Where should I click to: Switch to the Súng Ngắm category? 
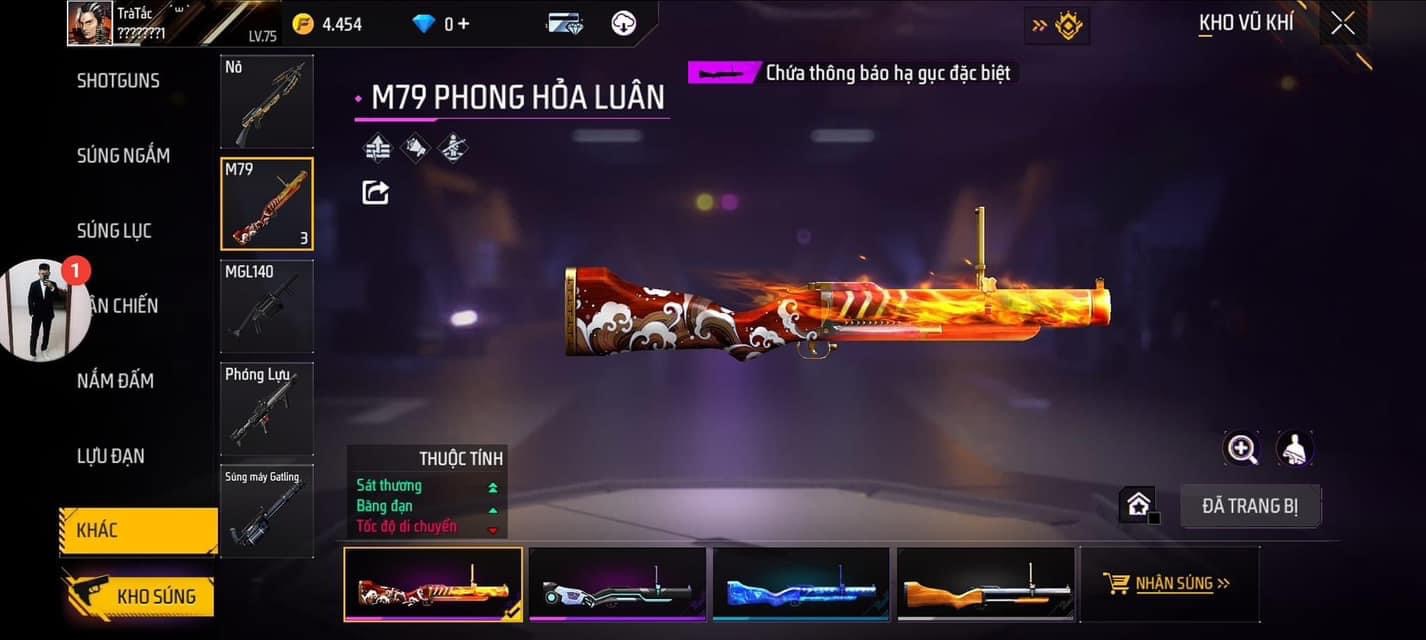123,155
